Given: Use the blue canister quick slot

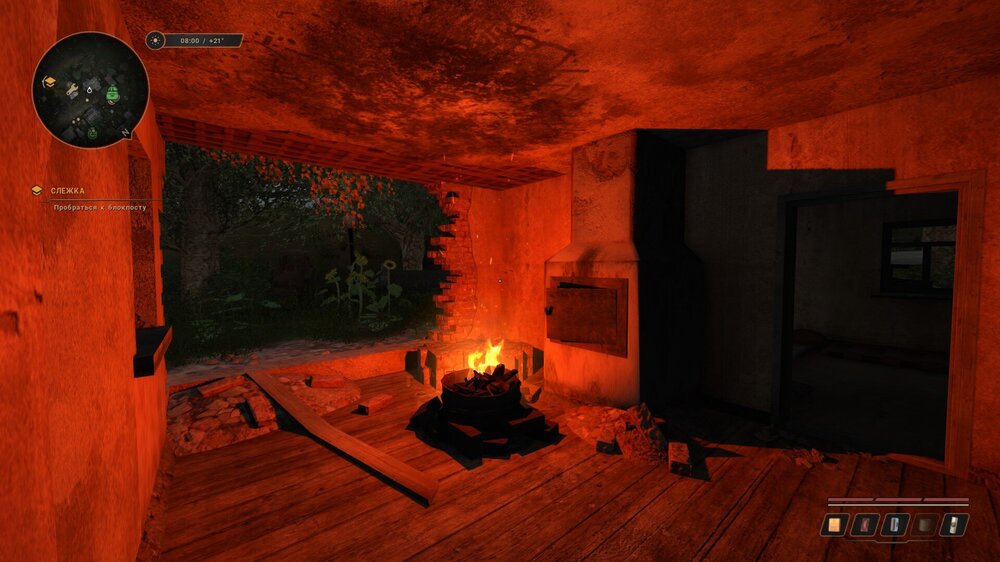Looking at the screenshot, I should pyautogui.click(x=896, y=524).
